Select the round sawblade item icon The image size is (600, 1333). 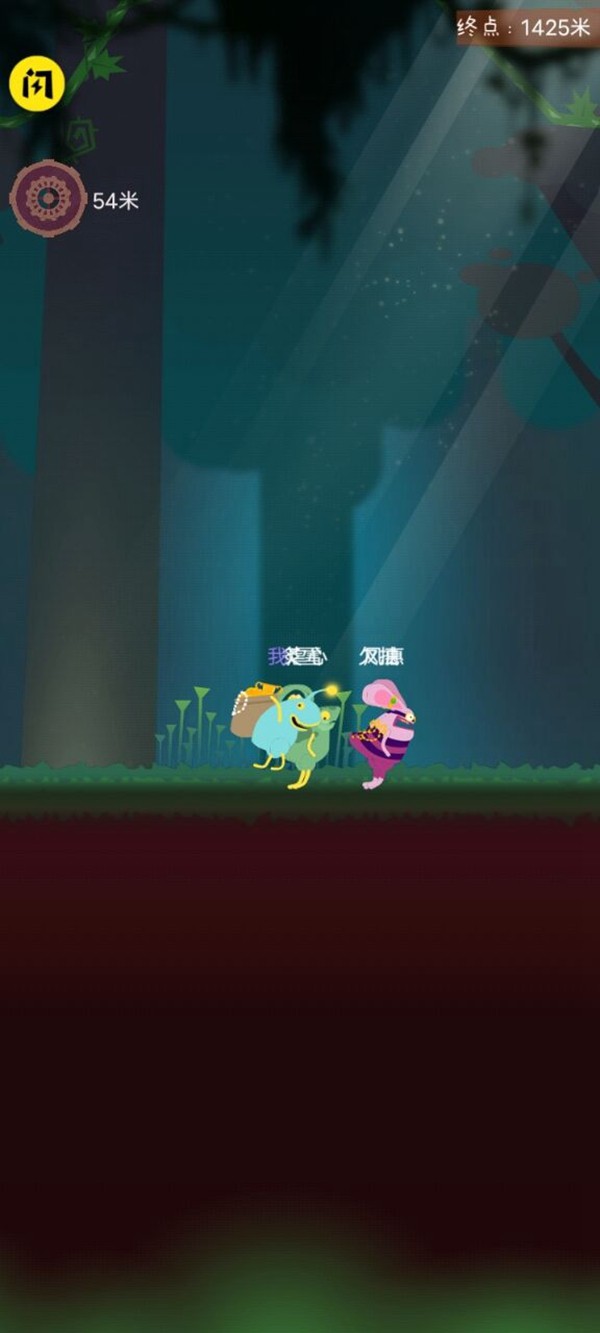pyautogui.click(x=47, y=199)
